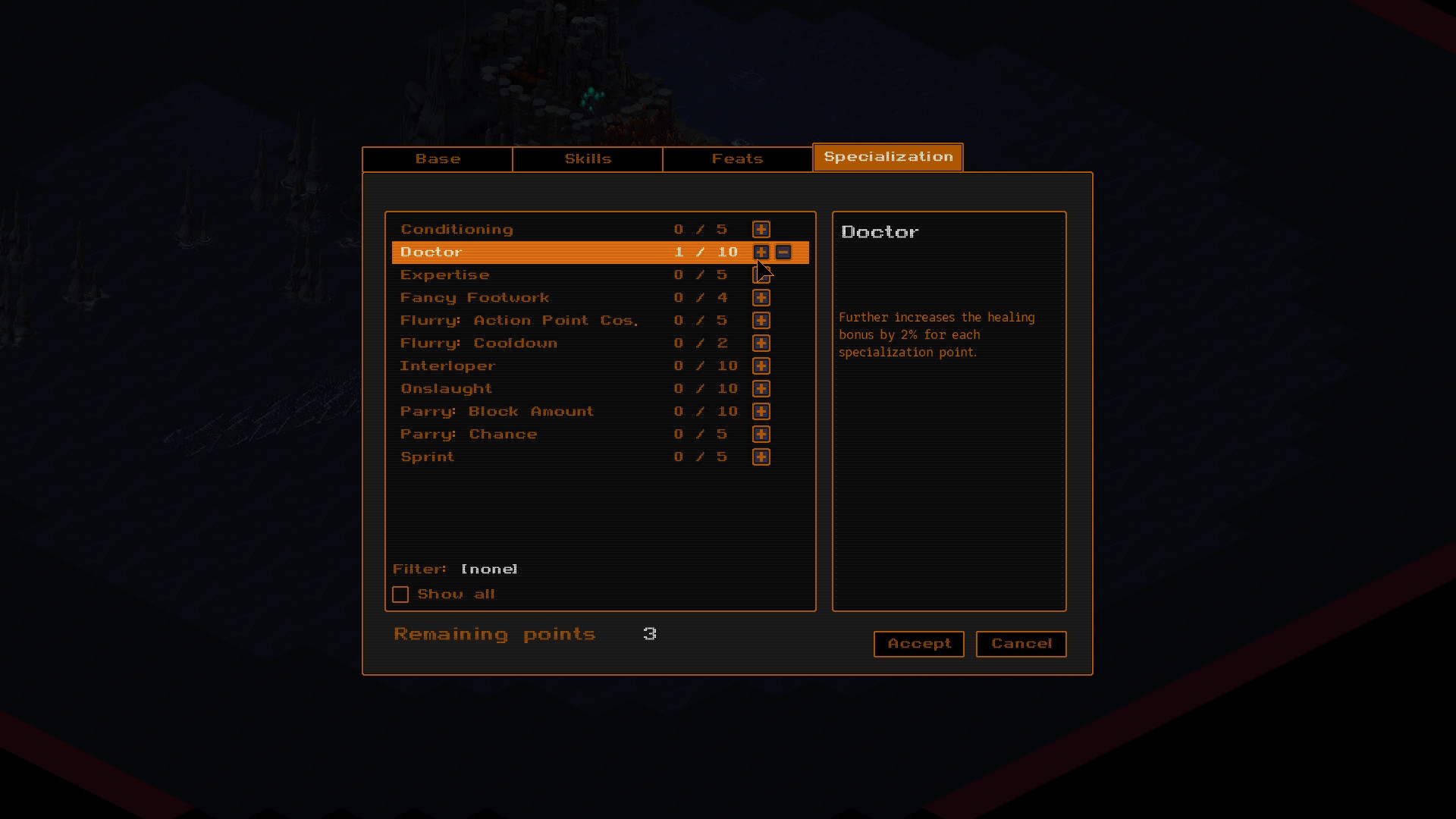
Task: Increase Flurry: Cooldown by one point
Action: point(761,343)
